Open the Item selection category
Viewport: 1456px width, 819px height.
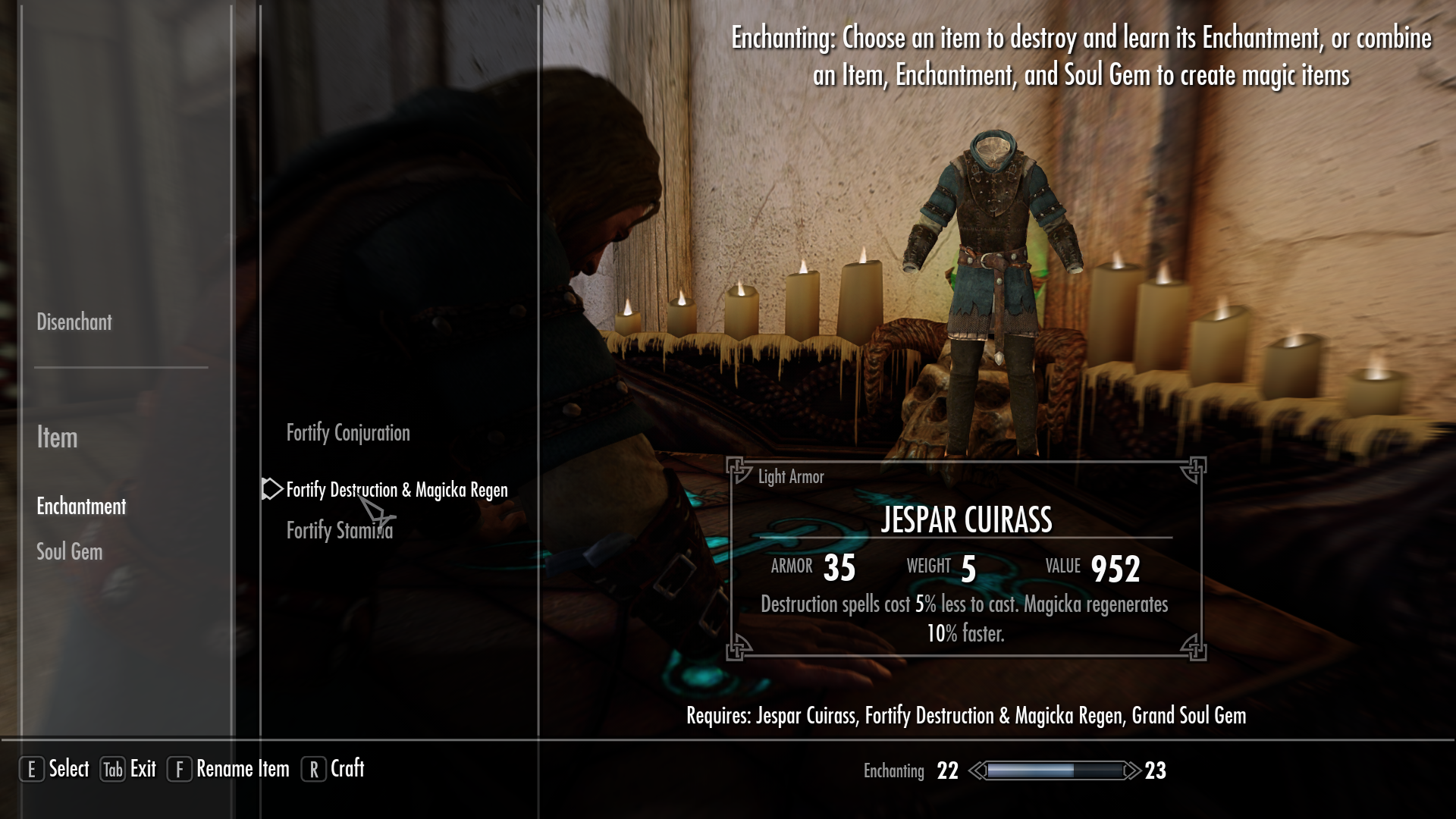[56, 438]
